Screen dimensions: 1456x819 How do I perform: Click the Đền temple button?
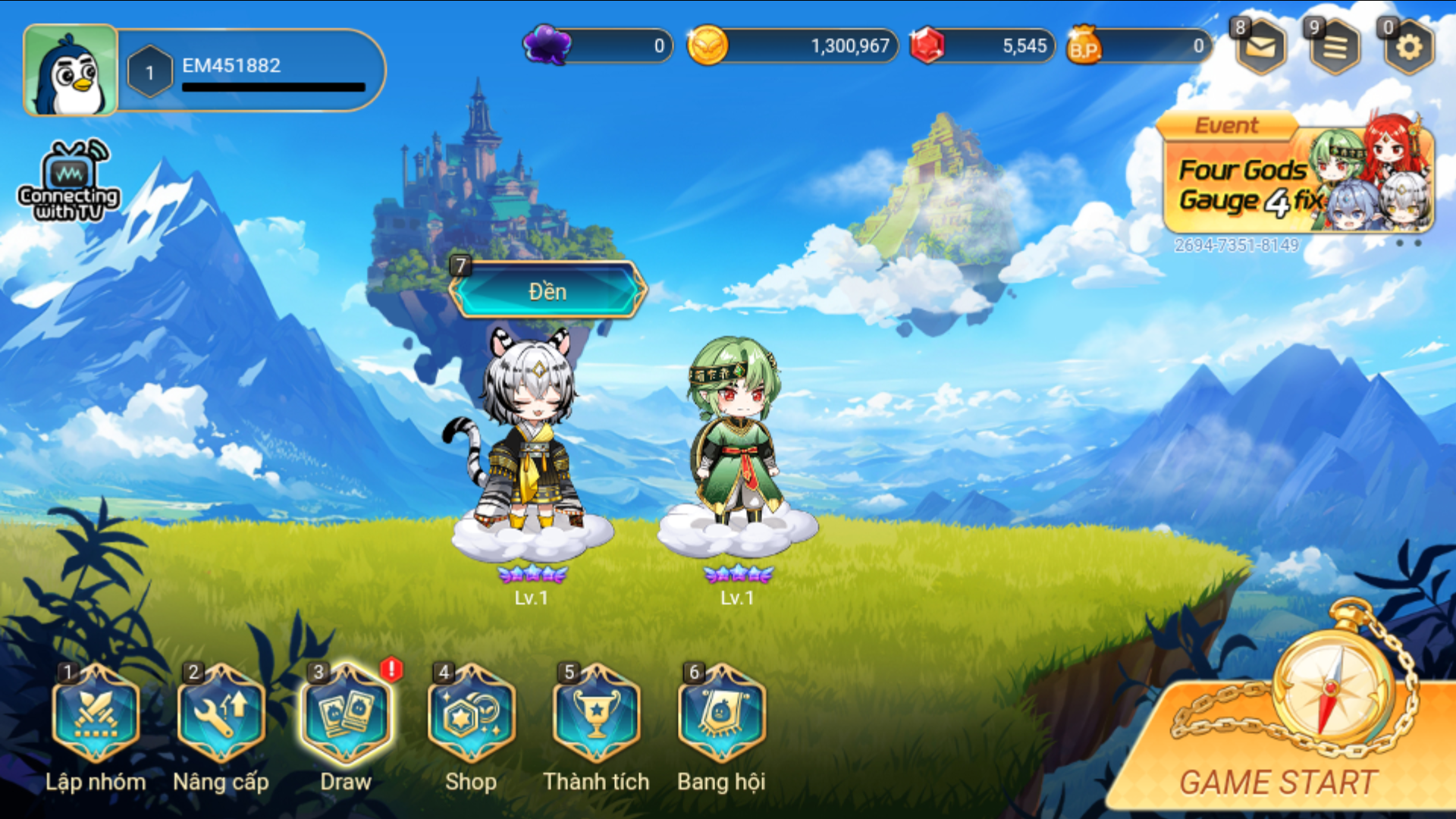click(548, 291)
